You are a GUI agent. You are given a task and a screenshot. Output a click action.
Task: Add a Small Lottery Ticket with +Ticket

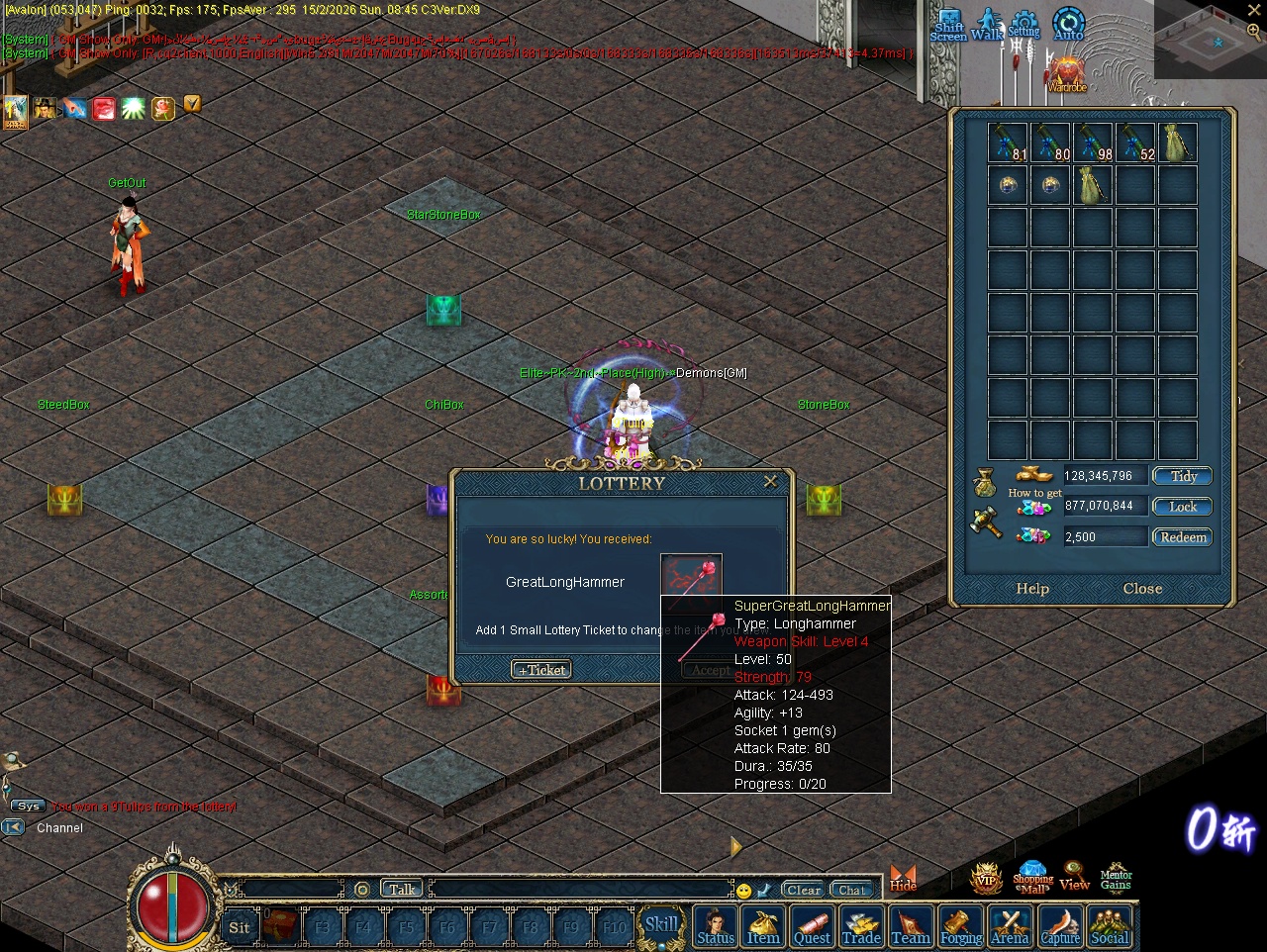[x=541, y=670]
